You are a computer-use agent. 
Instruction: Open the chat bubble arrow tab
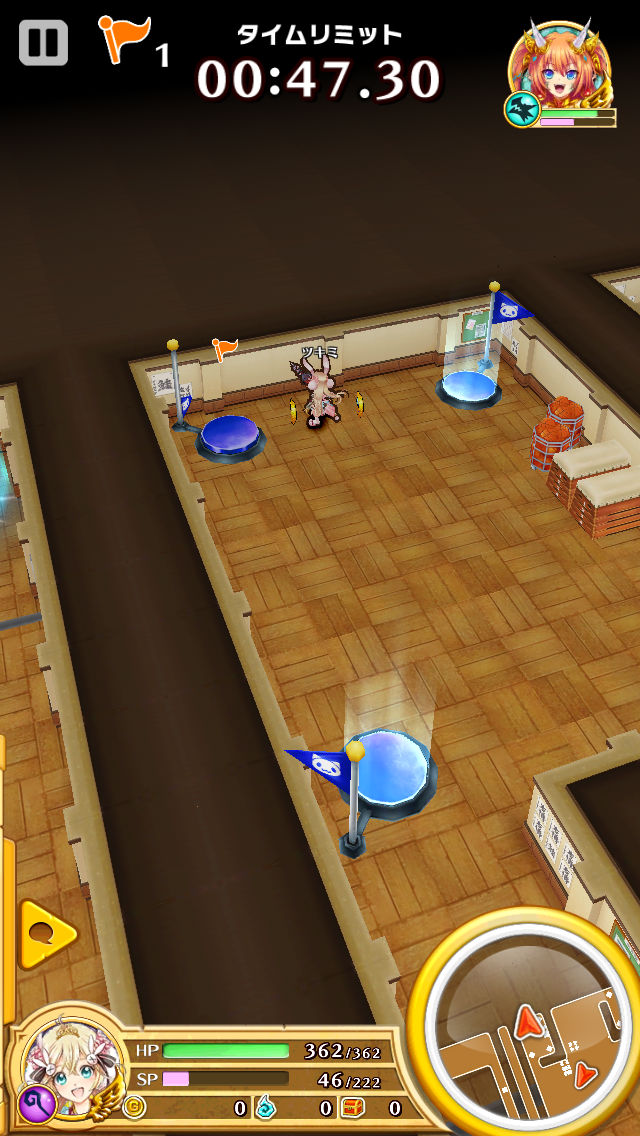pos(46,934)
